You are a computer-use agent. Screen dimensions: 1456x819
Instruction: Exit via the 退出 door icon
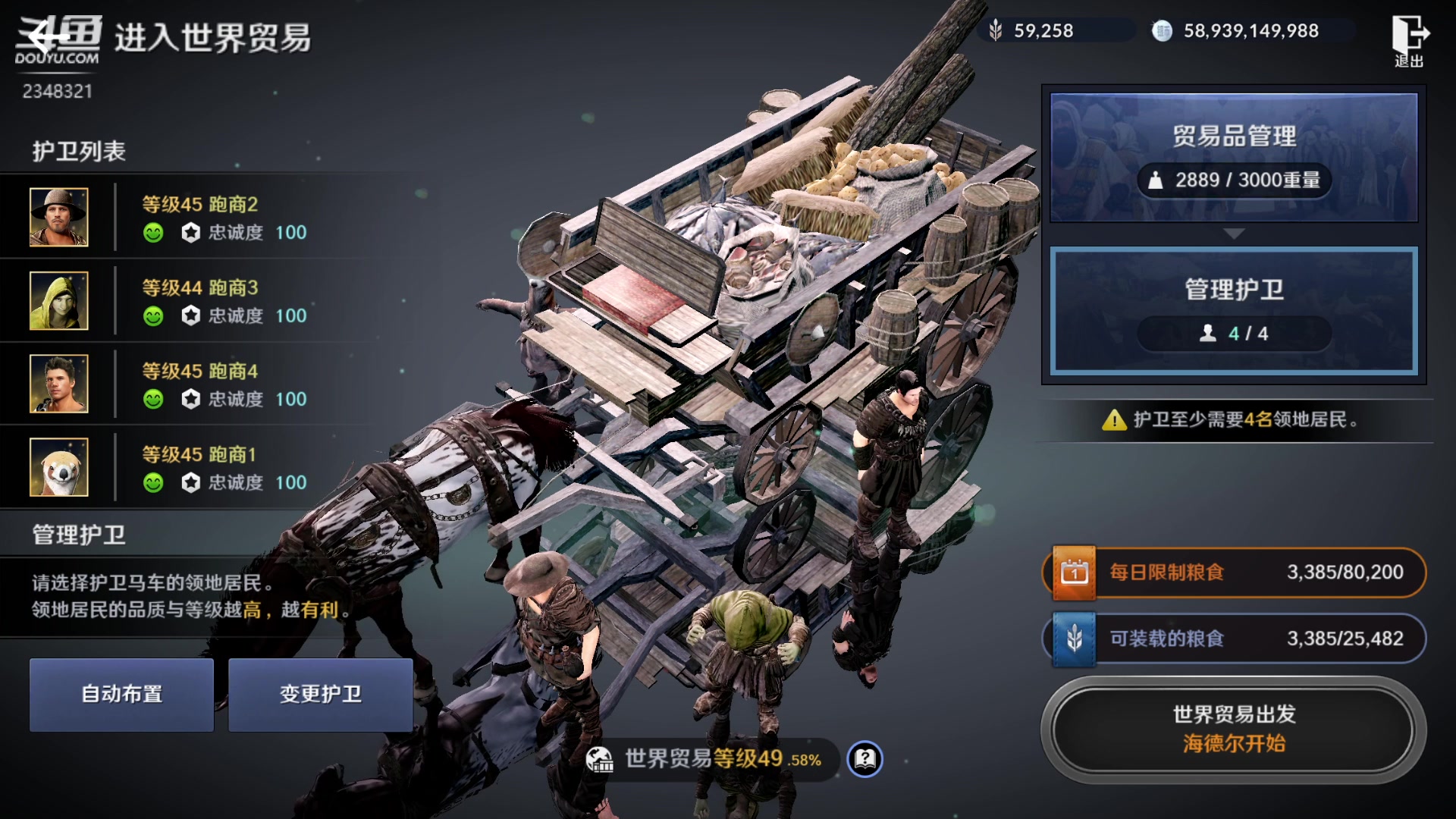tap(1409, 40)
